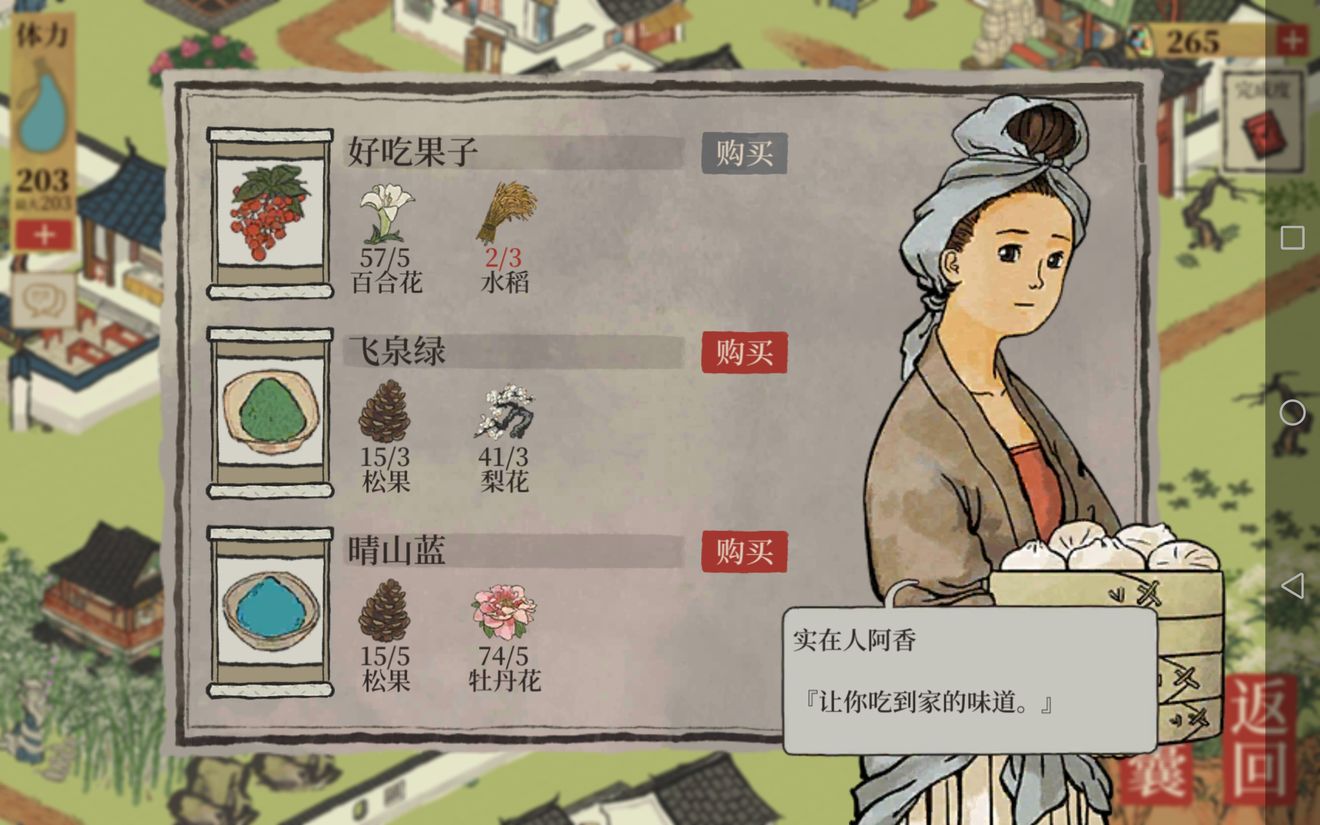This screenshot has height=825, width=1320.
Task: Buy the 好吃果子 item
Action: coord(744,154)
